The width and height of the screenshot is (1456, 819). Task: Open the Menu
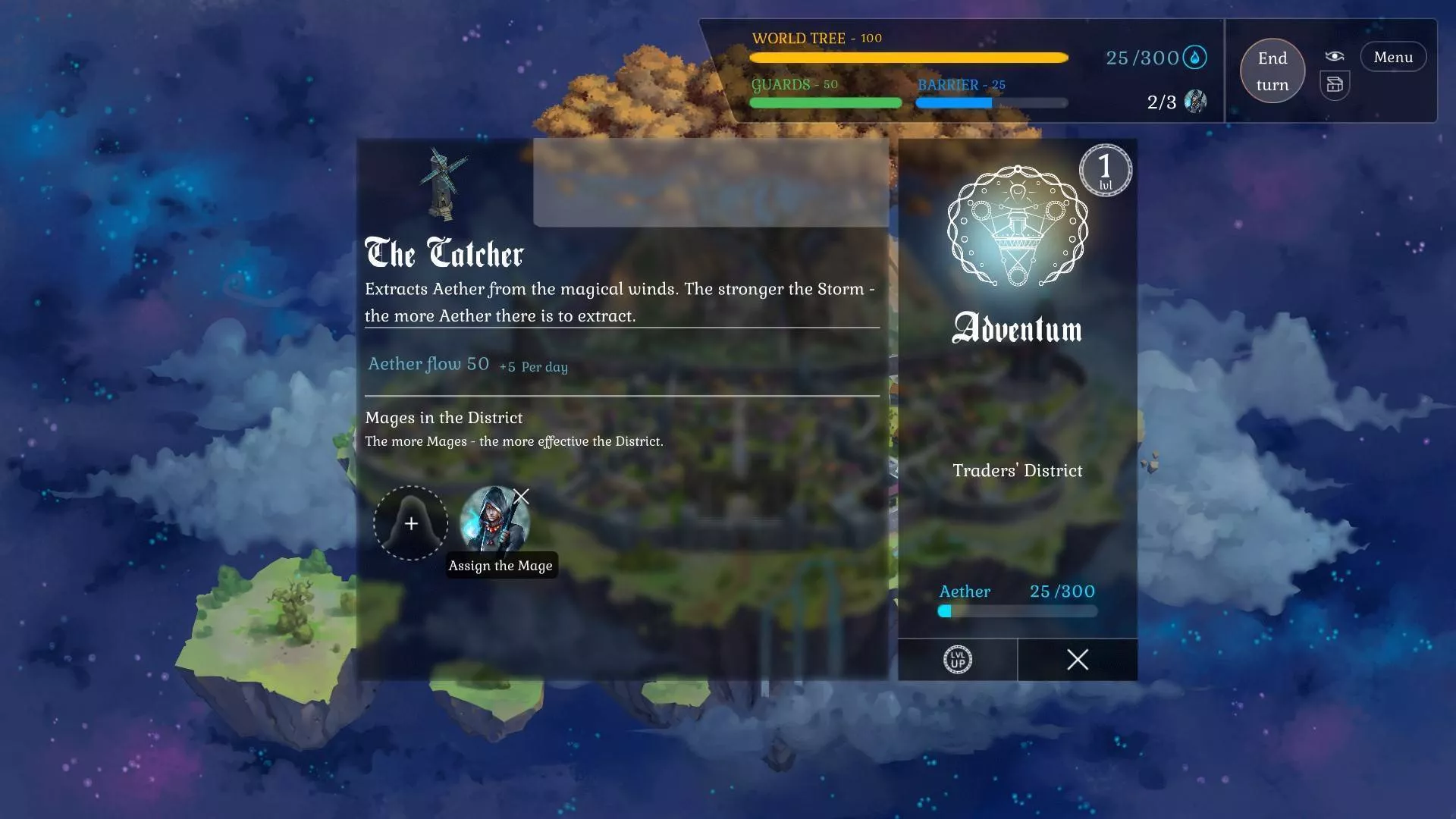1392,58
